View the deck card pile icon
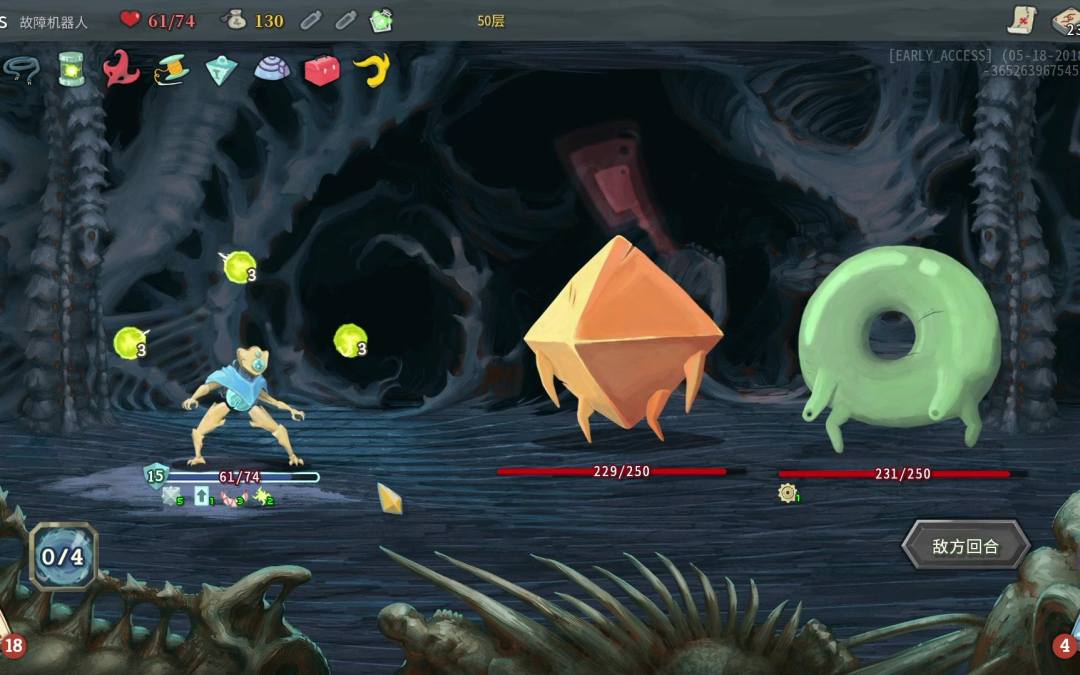 [x=1066, y=19]
